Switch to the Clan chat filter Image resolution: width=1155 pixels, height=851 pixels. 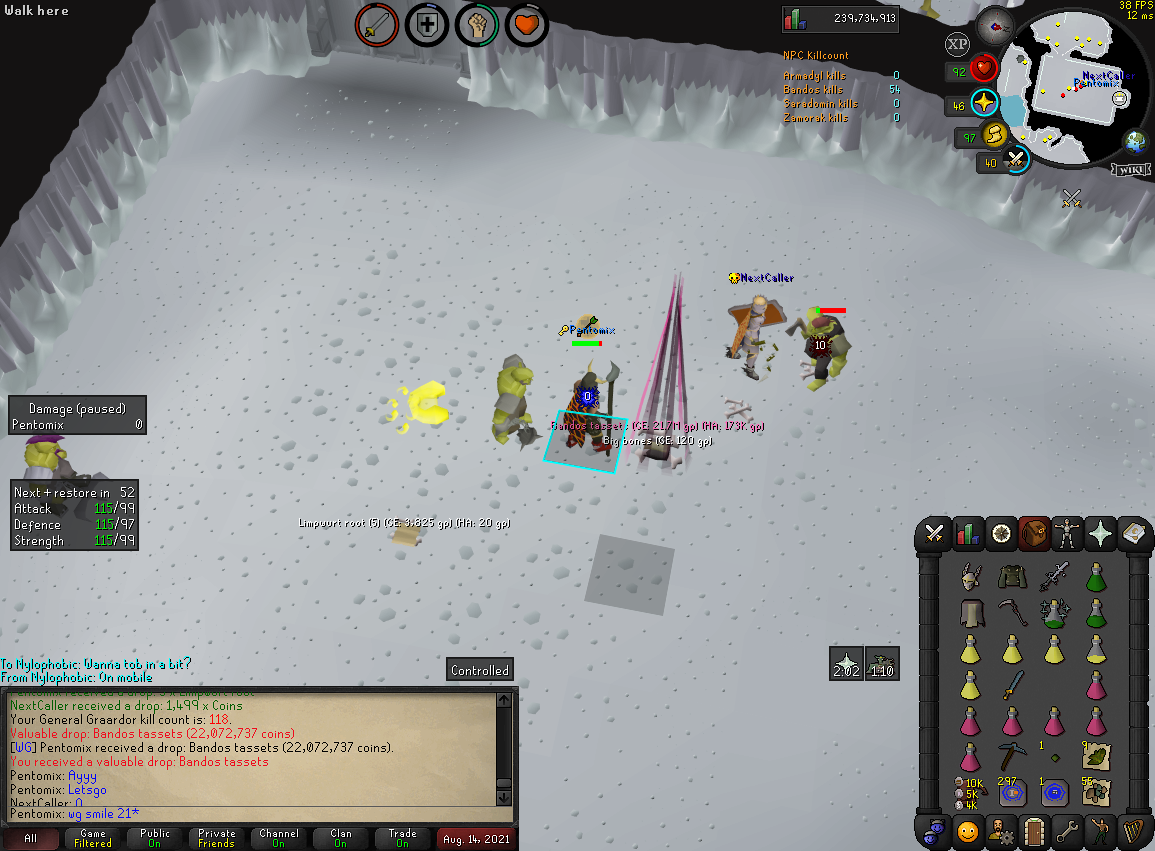[341, 838]
